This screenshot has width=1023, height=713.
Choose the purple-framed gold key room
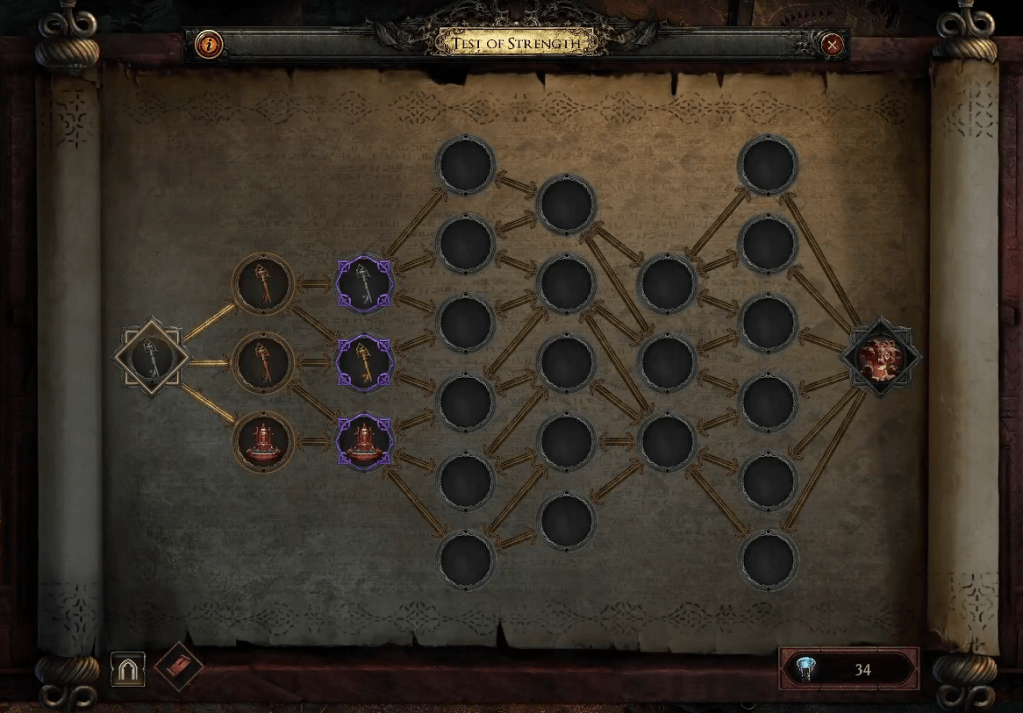[364, 360]
